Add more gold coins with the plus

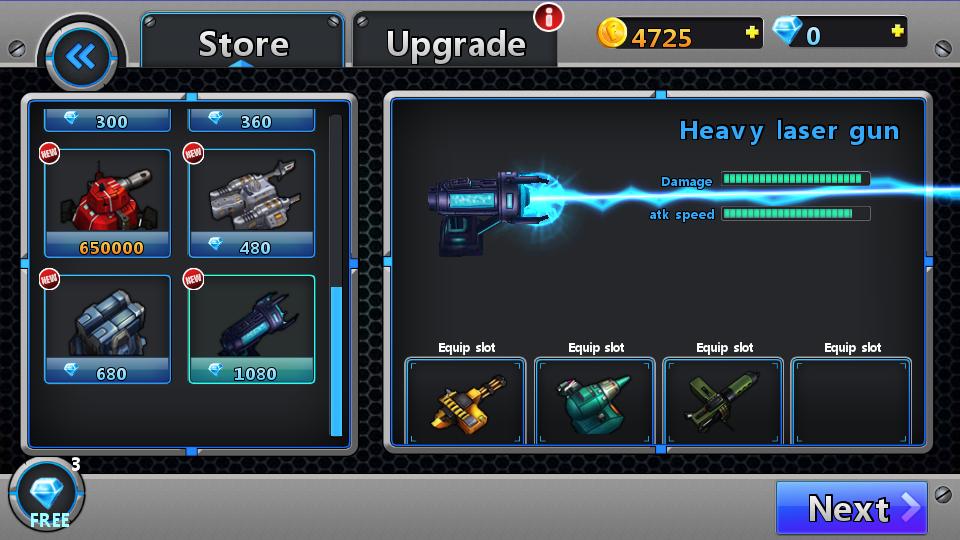coord(752,33)
